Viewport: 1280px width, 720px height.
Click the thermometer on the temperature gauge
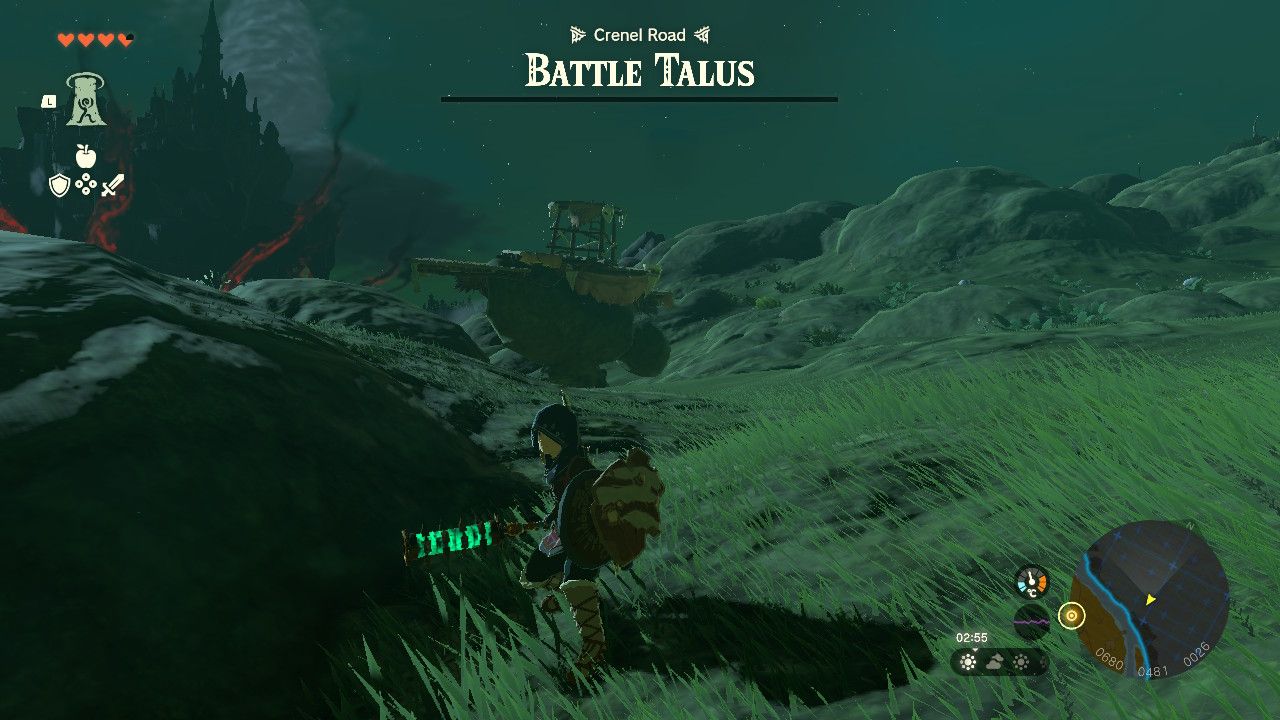tap(1031, 580)
